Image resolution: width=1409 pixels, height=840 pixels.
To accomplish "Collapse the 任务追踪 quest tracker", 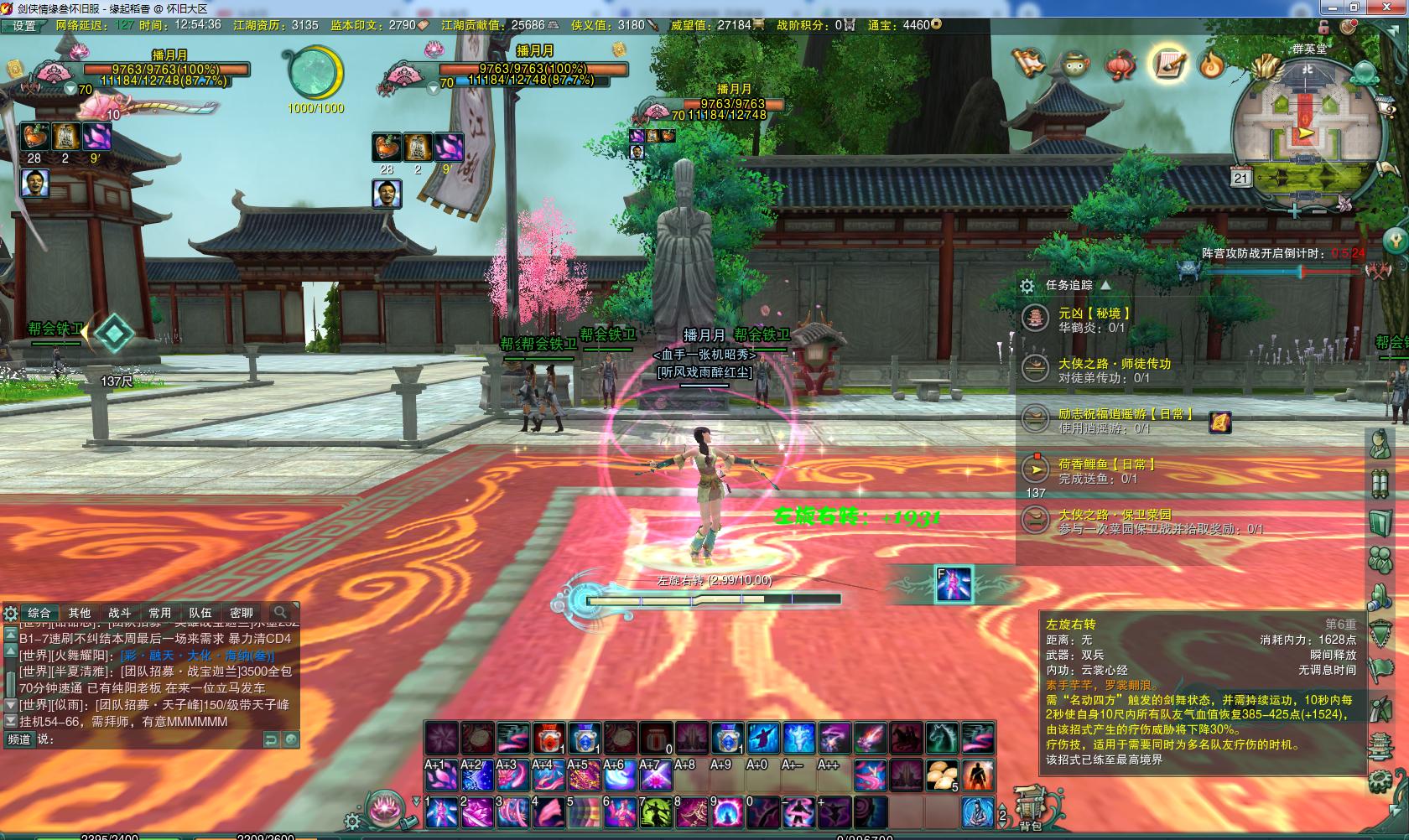I will 1105,285.
